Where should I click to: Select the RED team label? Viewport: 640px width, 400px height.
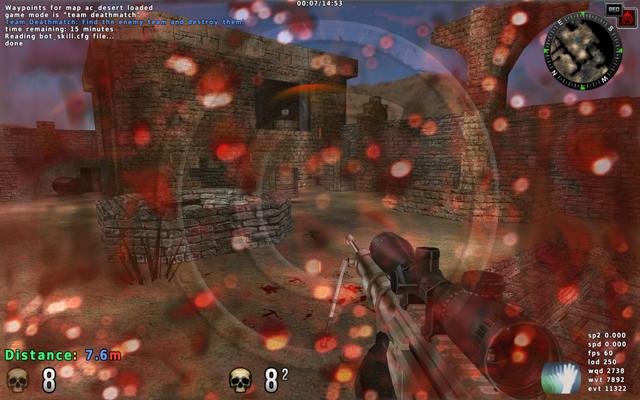point(613,8)
